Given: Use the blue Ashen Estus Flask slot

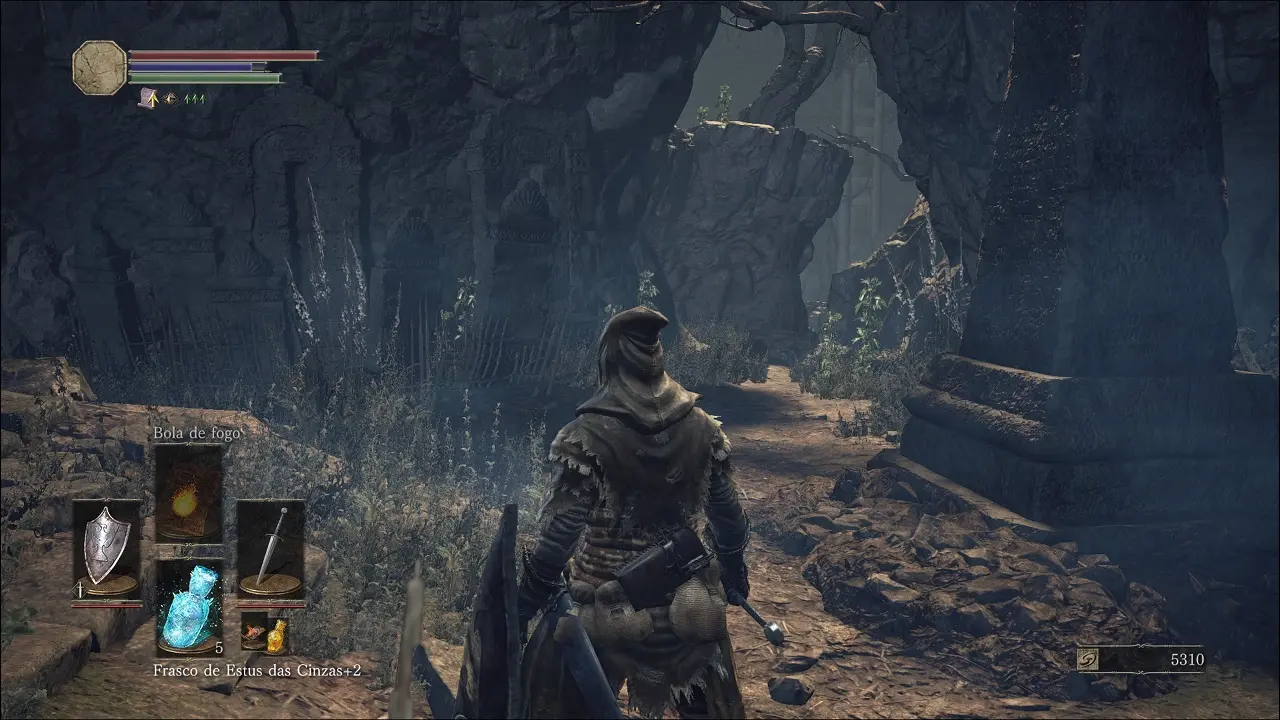Looking at the screenshot, I should 189,604.
